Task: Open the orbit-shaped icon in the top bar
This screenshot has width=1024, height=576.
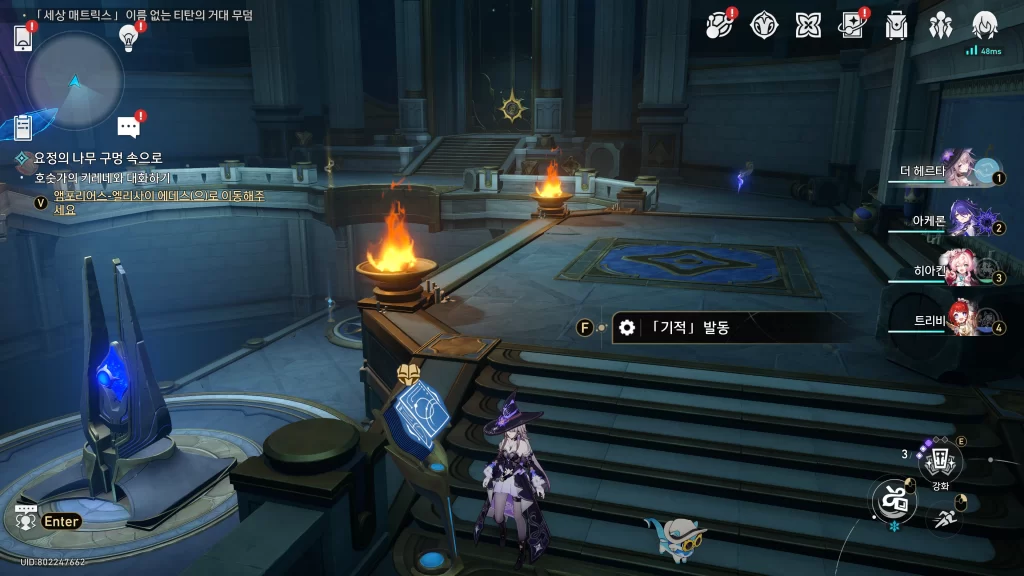Action: click(x=719, y=25)
